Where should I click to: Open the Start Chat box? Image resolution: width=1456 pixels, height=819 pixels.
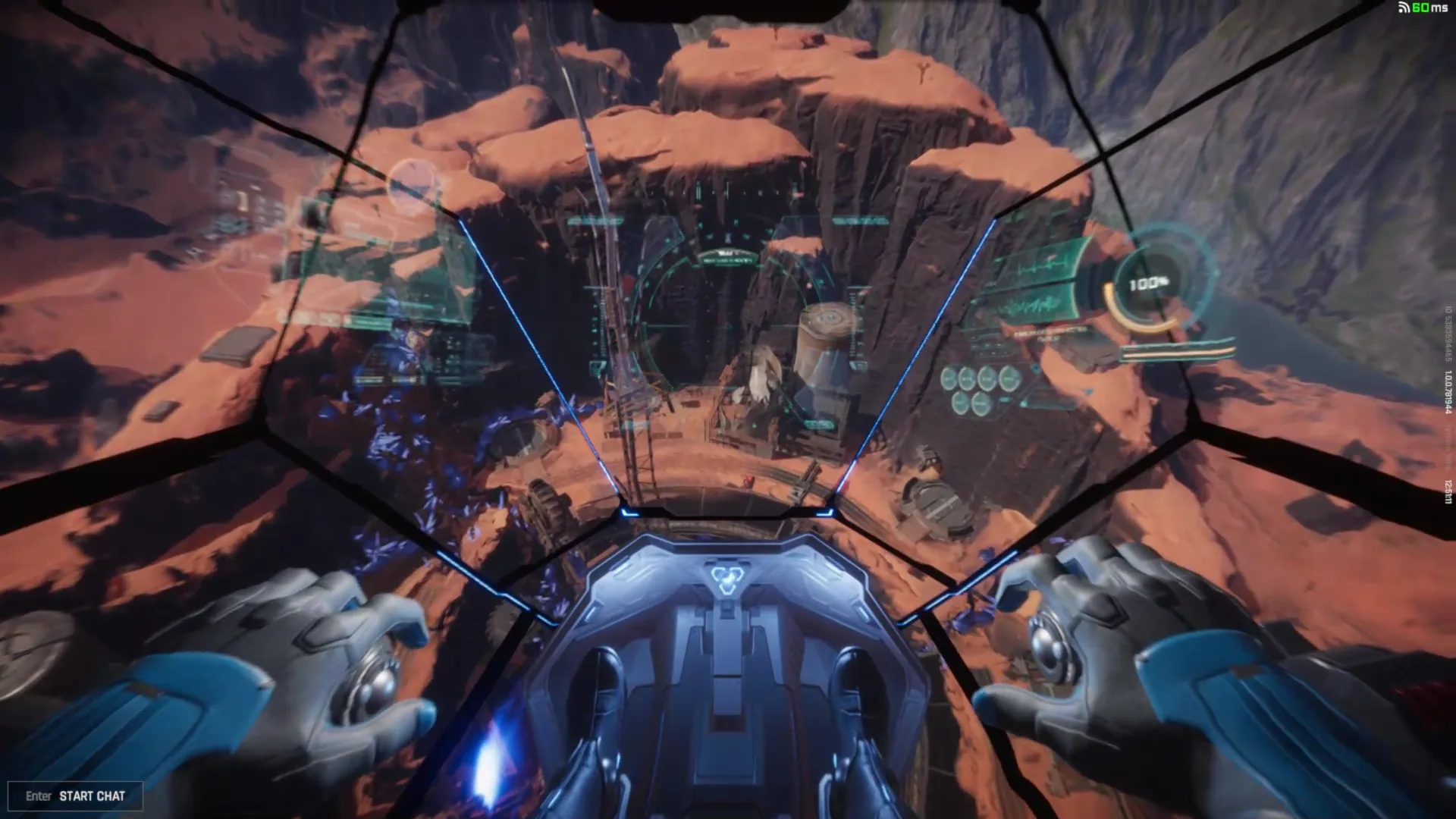75,795
